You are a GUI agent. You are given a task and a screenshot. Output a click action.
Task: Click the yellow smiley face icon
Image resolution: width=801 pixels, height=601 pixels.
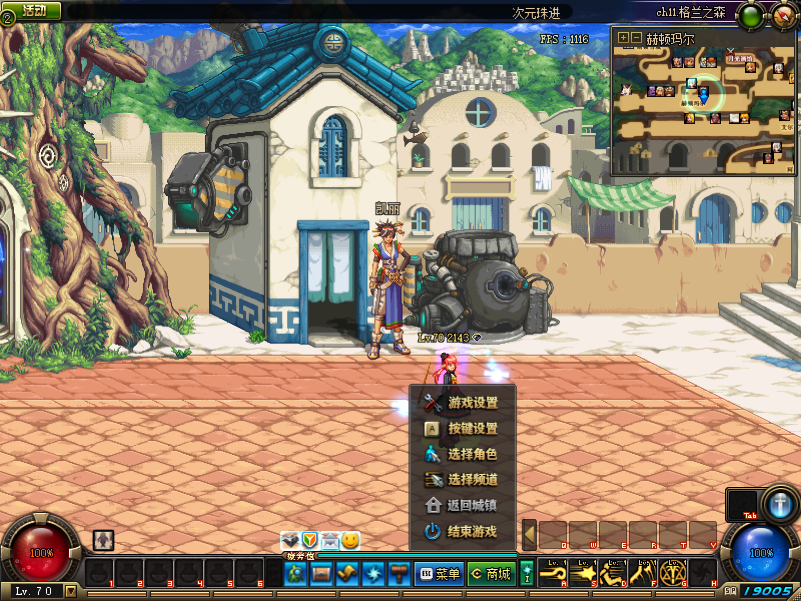pyautogui.click(x=350, y=541)
